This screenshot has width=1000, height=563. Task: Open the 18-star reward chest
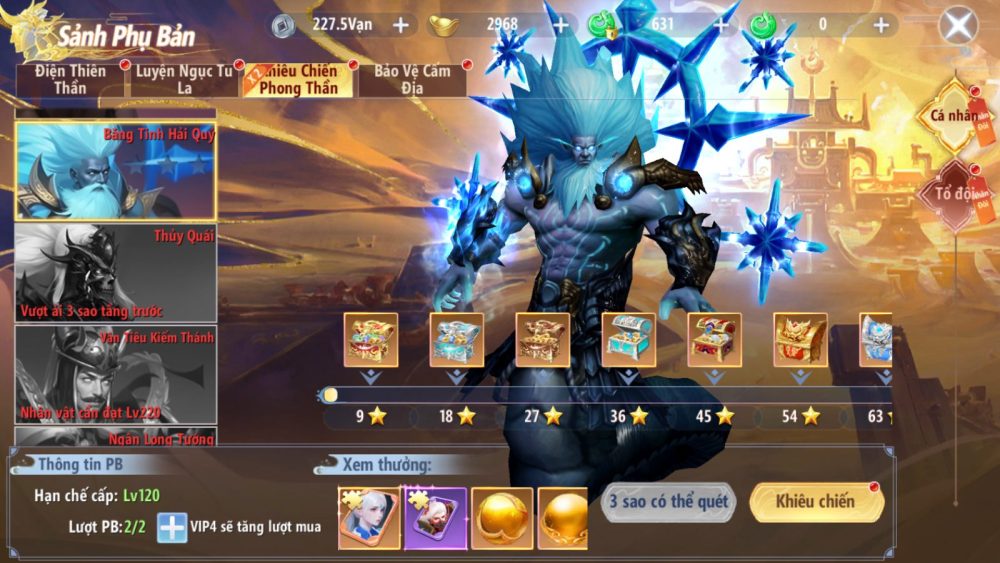click(x=457, y=341)
